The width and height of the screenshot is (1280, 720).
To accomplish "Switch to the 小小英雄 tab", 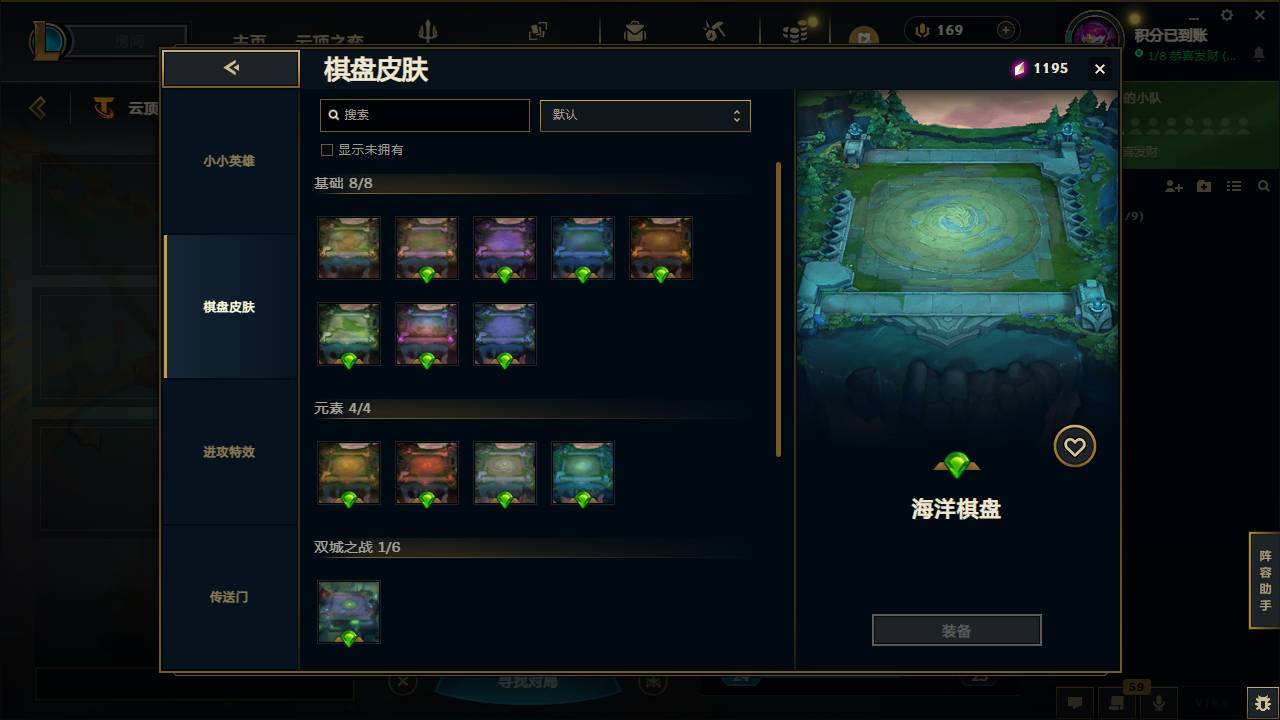I will coord(230,160).
